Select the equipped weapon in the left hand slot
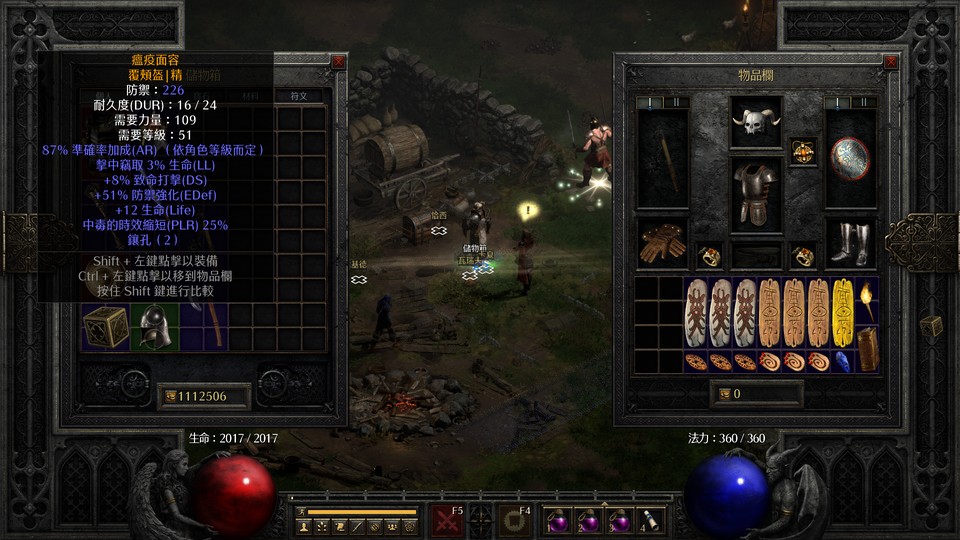 tap(662, 158)
